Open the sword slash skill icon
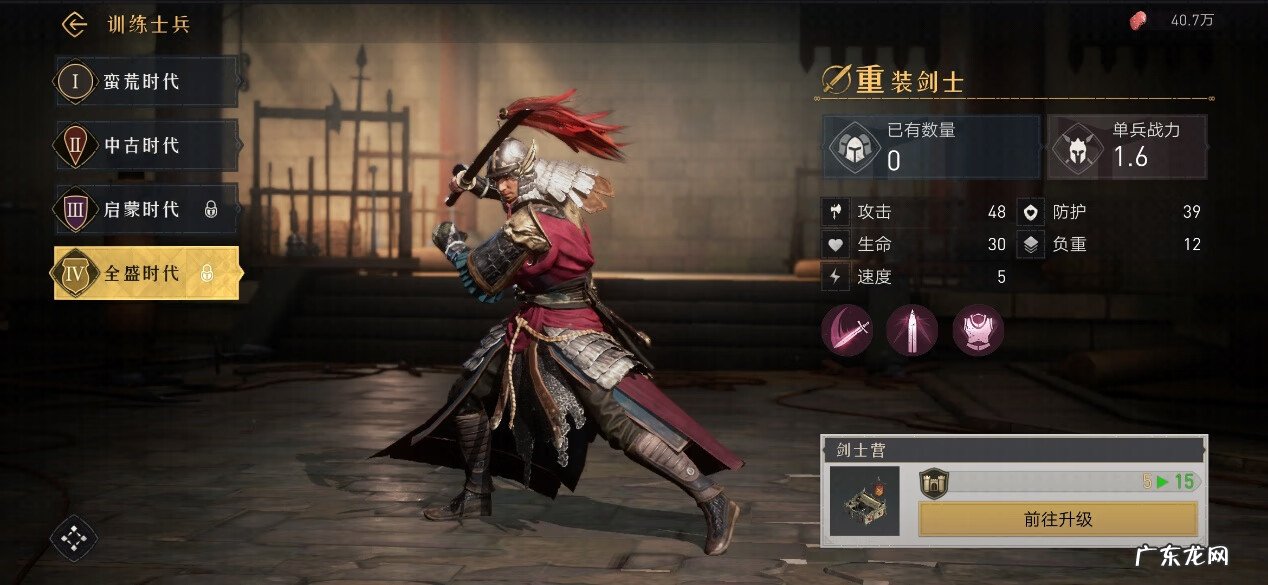The image size is (1268, 585). pyautogui.click(x=847, y=330)
